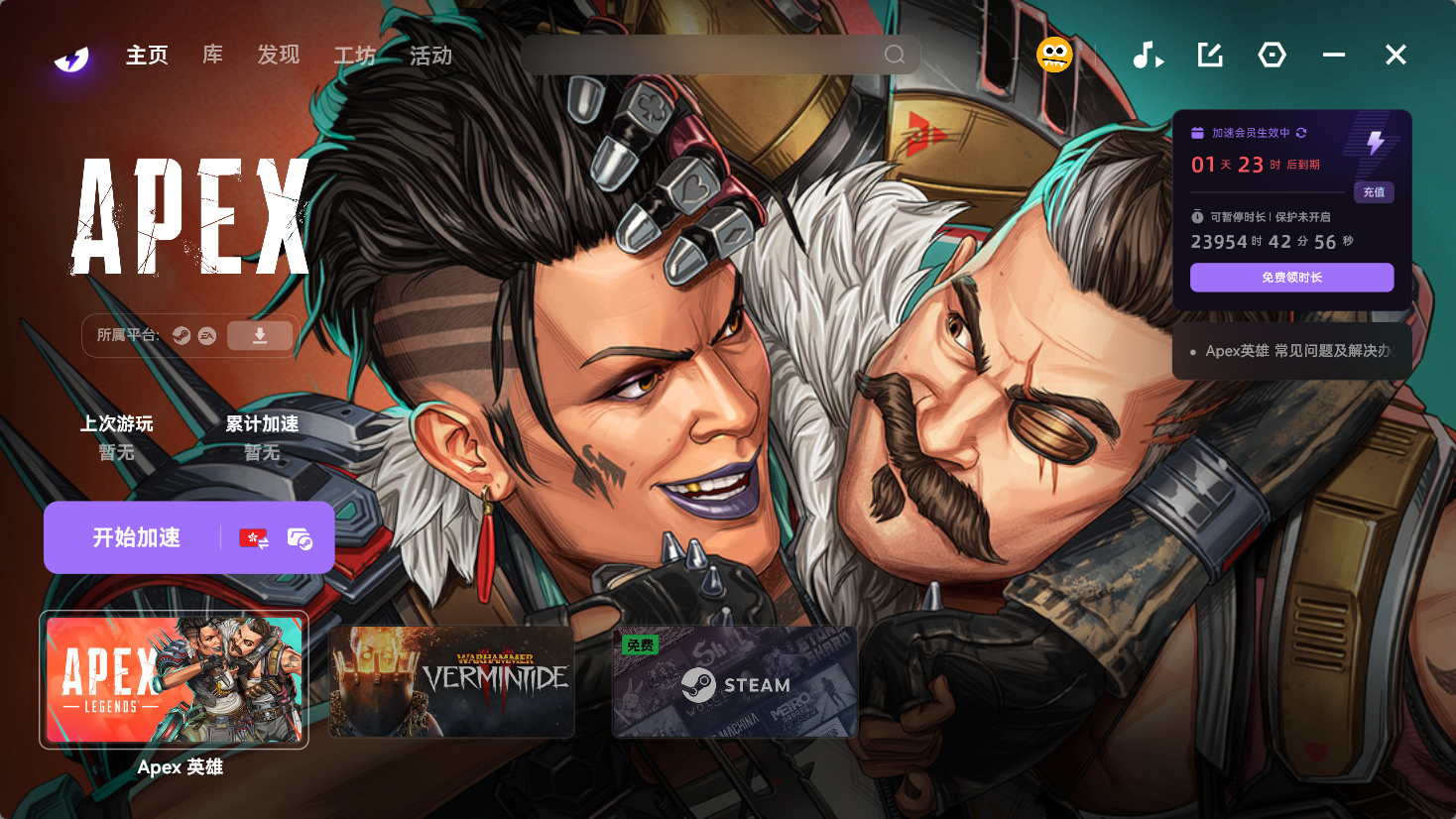The image size is (1456, 819).
Task: Open the feedback edit icon
Action: tap(1209, 56)
